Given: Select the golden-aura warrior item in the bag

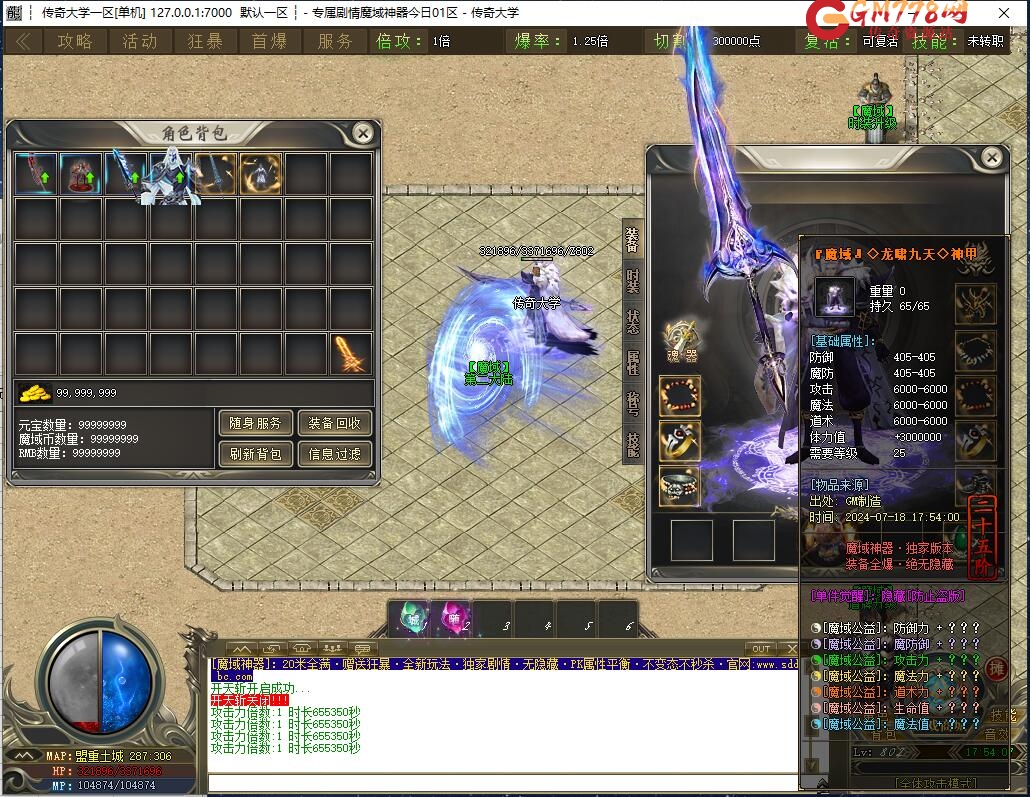Looking at the screenshot, I should pyautogui.click(x=261, y=174).
